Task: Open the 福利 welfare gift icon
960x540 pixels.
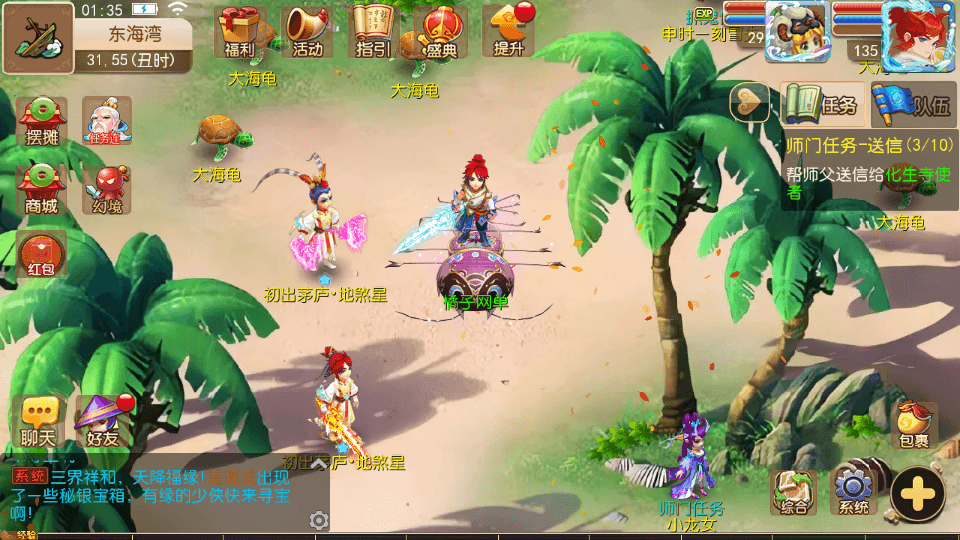Action: [x=240, y=30]
